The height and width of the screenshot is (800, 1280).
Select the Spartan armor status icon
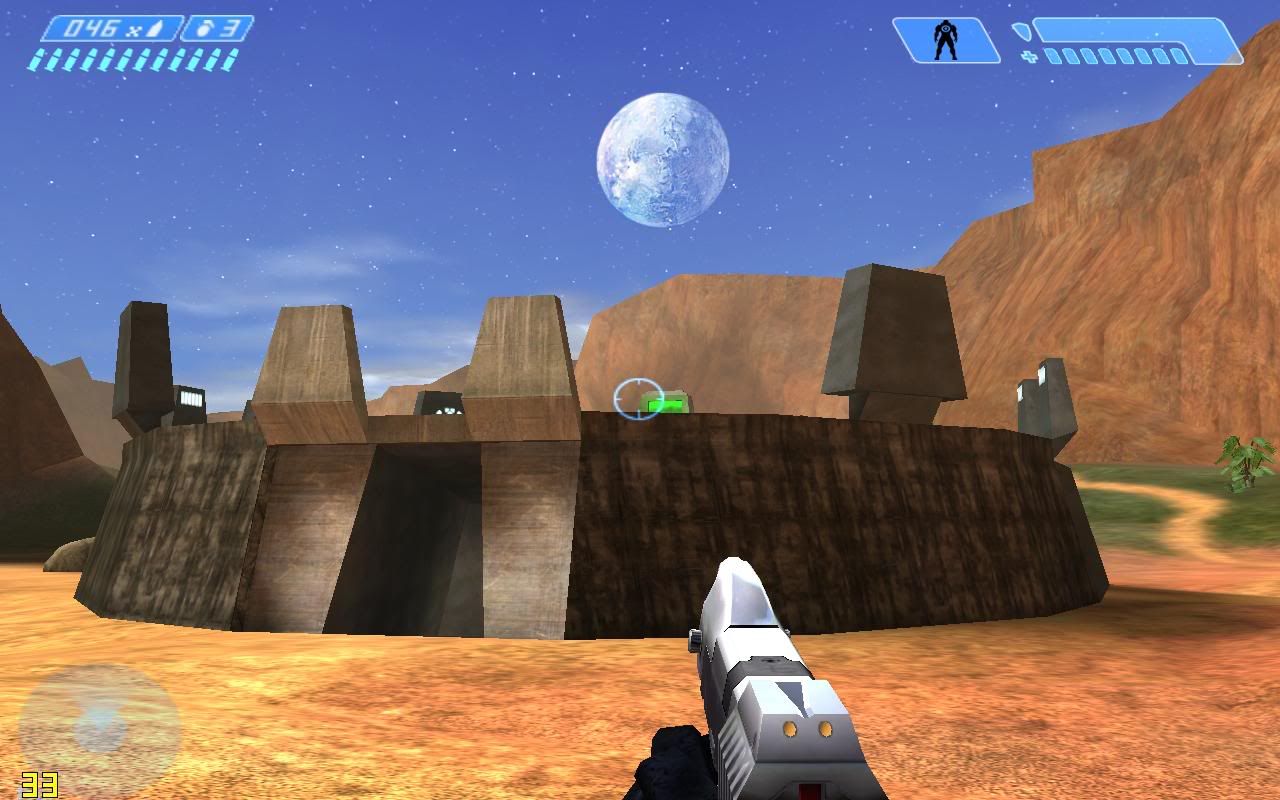[944, 41]
